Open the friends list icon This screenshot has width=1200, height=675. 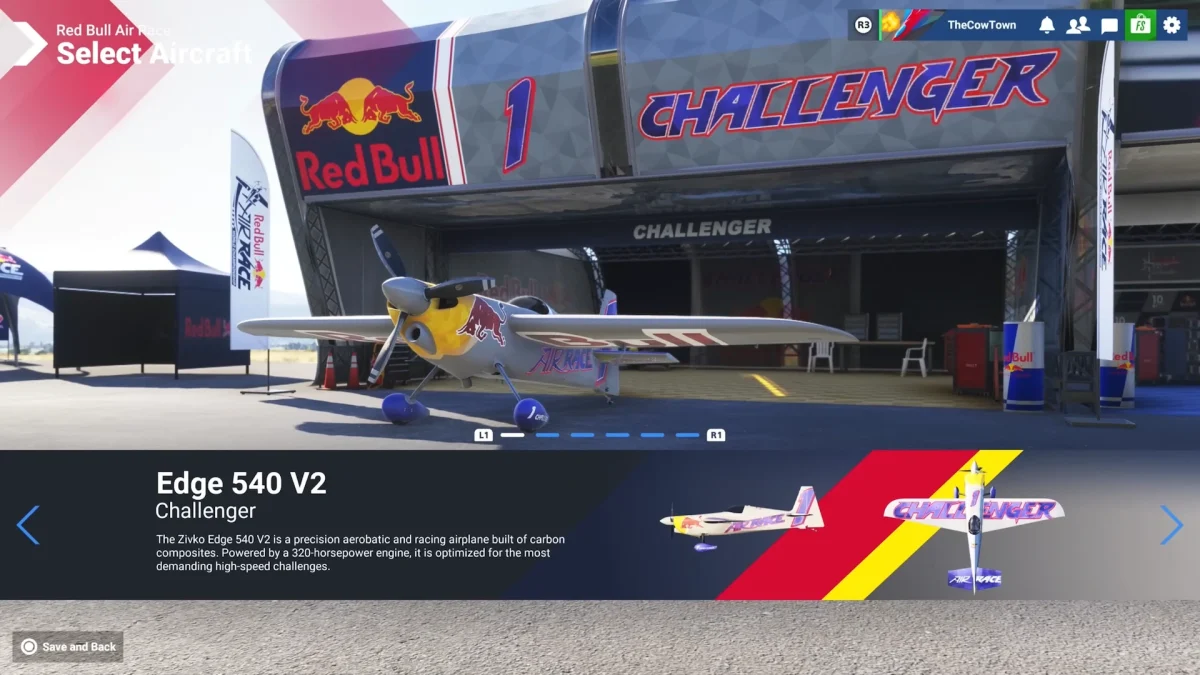click(1077, 25)
